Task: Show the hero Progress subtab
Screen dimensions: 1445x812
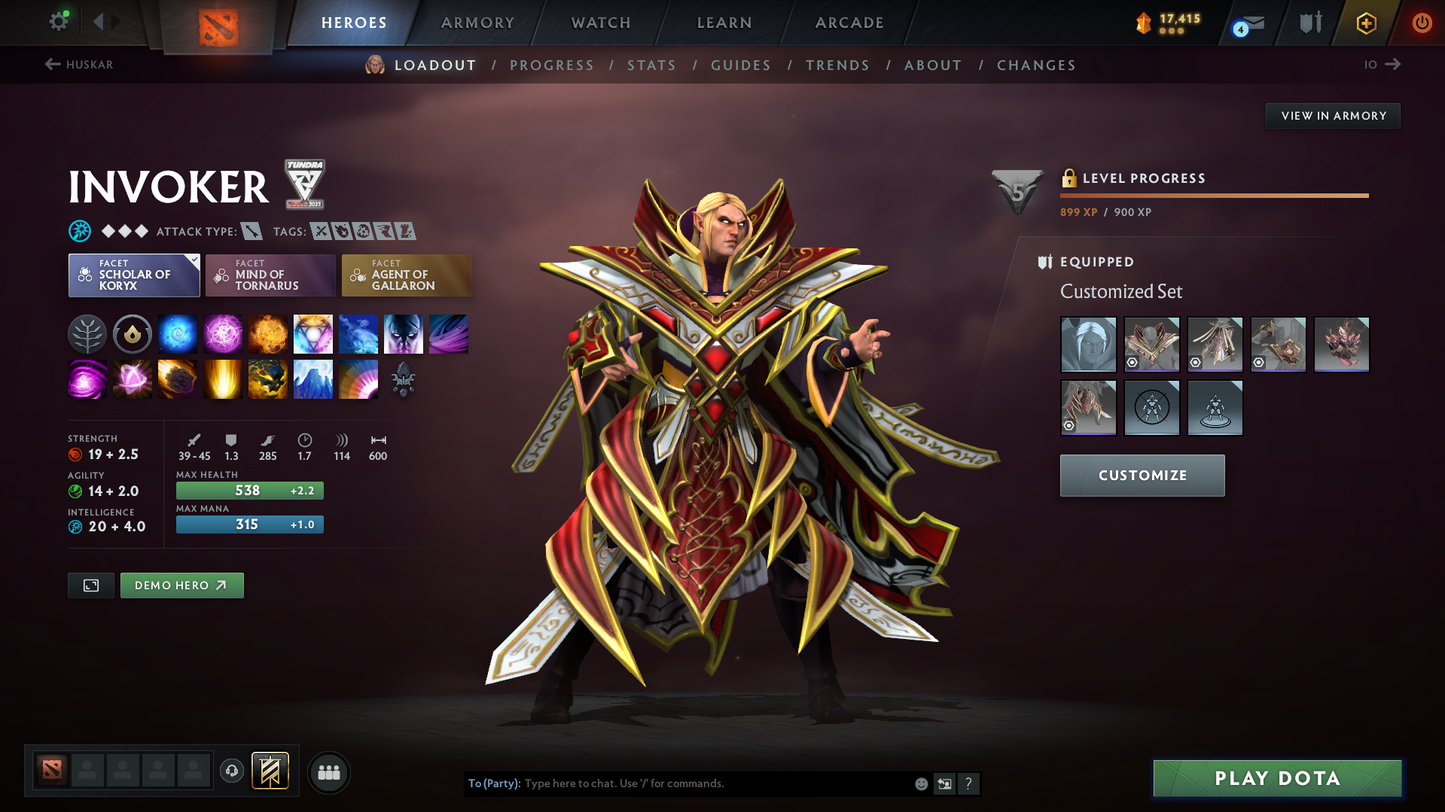Action: (551, 65)
